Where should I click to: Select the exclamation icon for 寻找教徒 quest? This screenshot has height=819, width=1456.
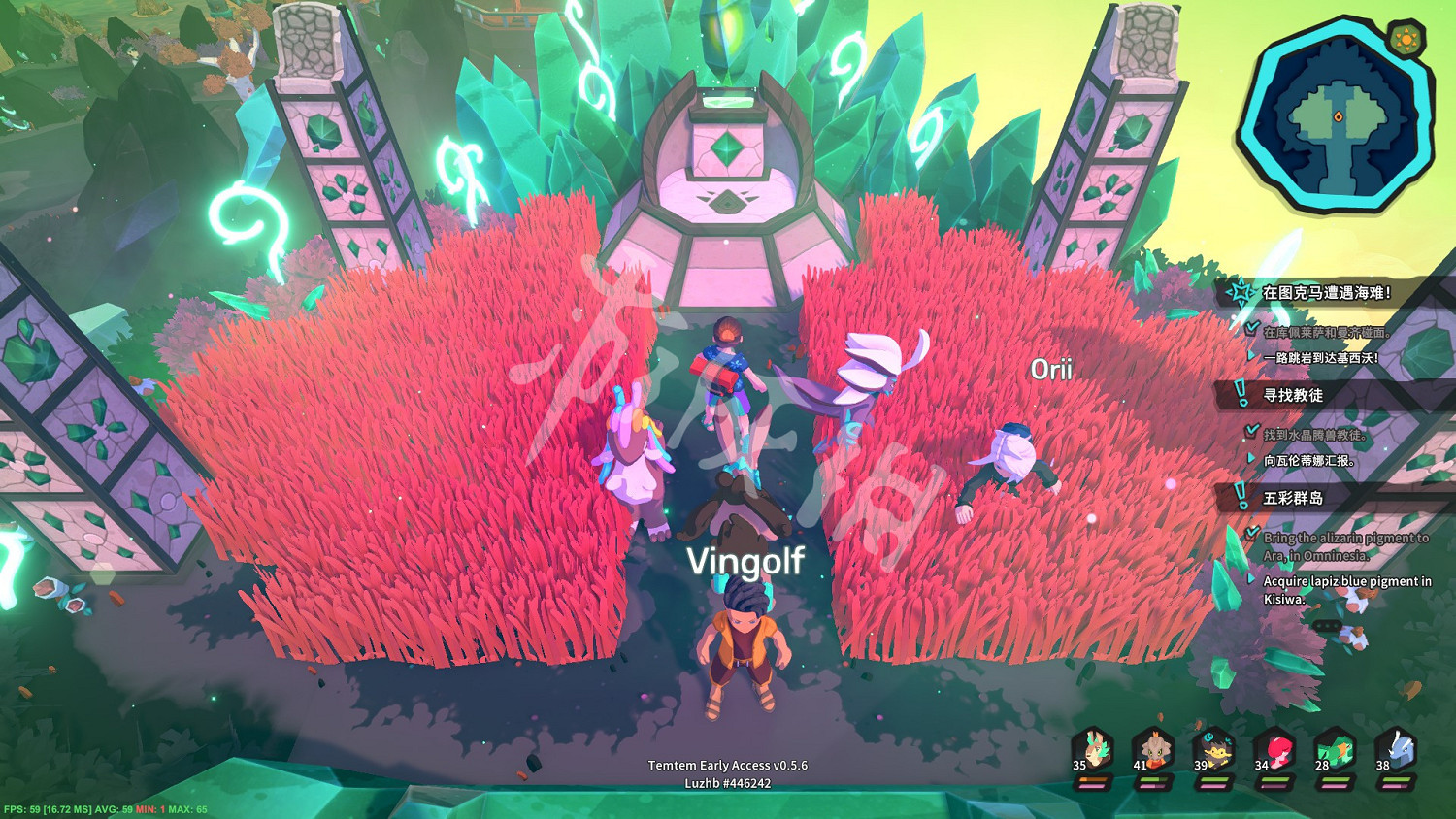tap(1240, 391)
